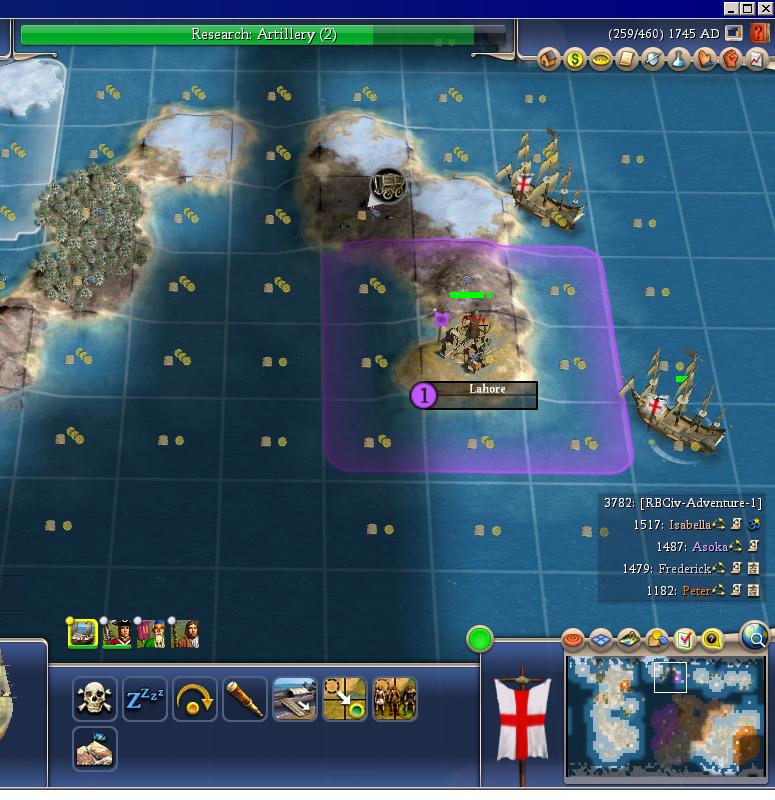Activate the go-to move arrow button

click(345, 699)
